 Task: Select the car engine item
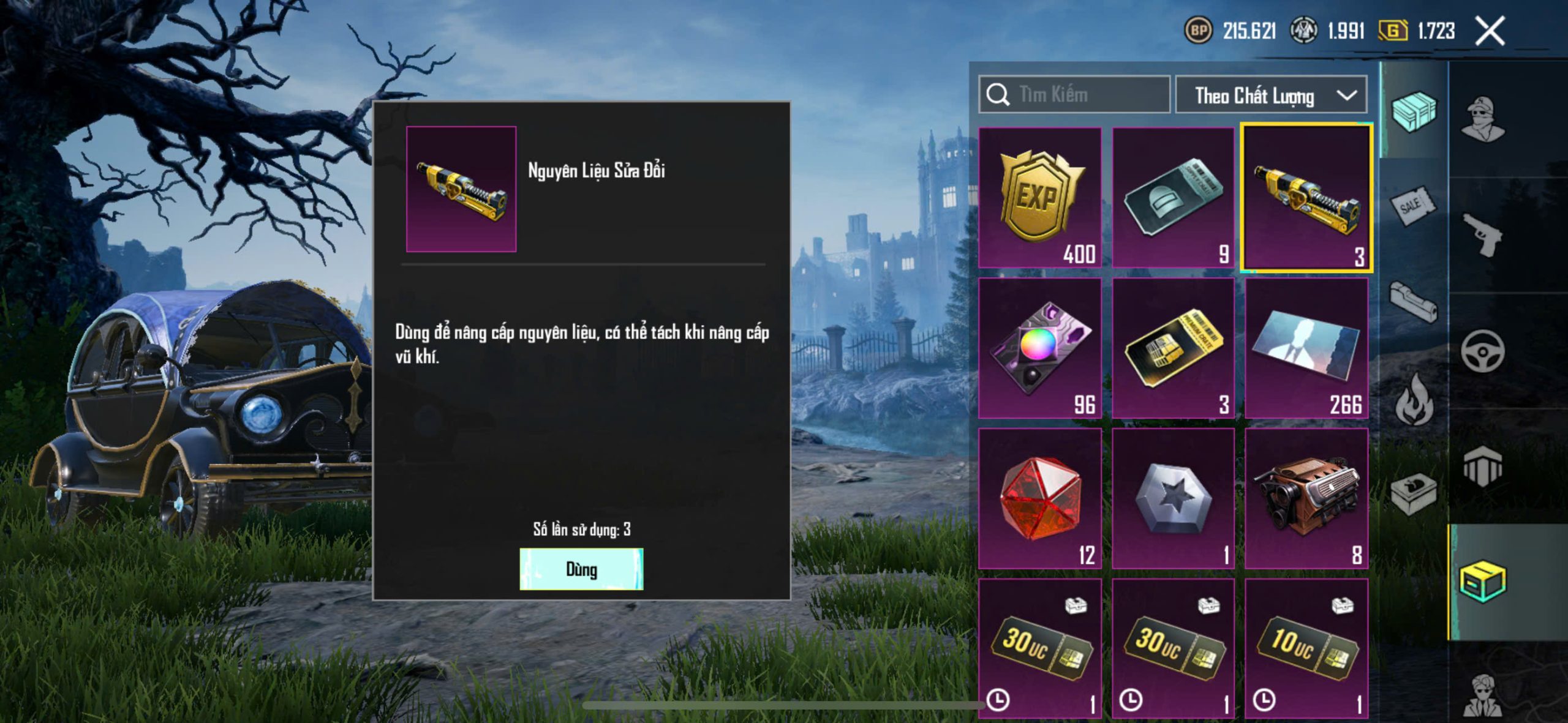1306,498
